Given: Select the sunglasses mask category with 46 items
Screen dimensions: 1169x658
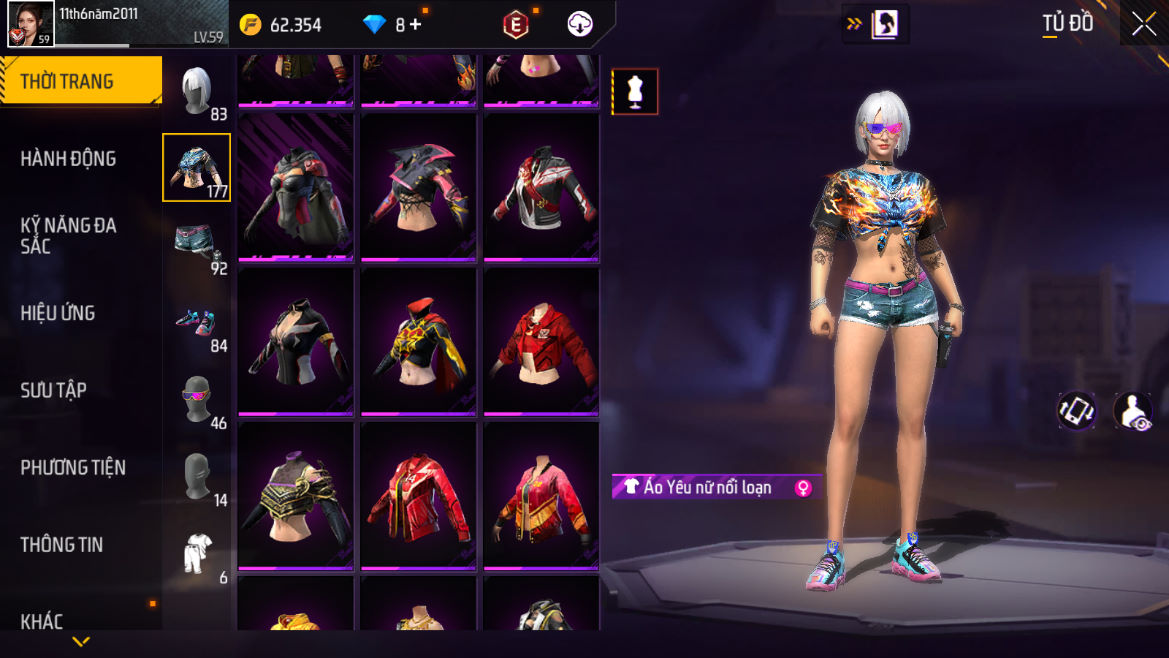Looking at the screenshot, I should pyautogui.click(x=197, y=399).
